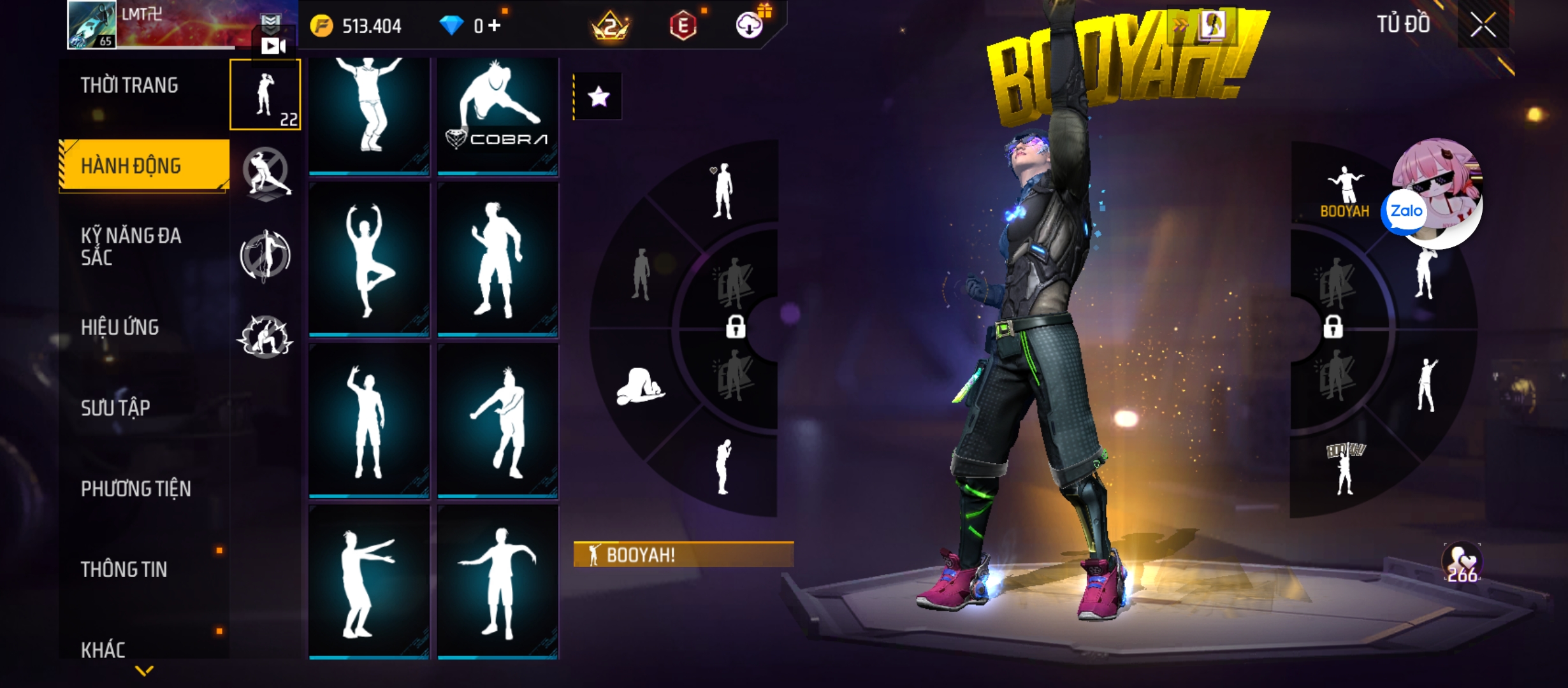The height and width of the screenshot is (688, 1568).
Task: Select the emote subcategory showing 22
Action: point(265,95)
